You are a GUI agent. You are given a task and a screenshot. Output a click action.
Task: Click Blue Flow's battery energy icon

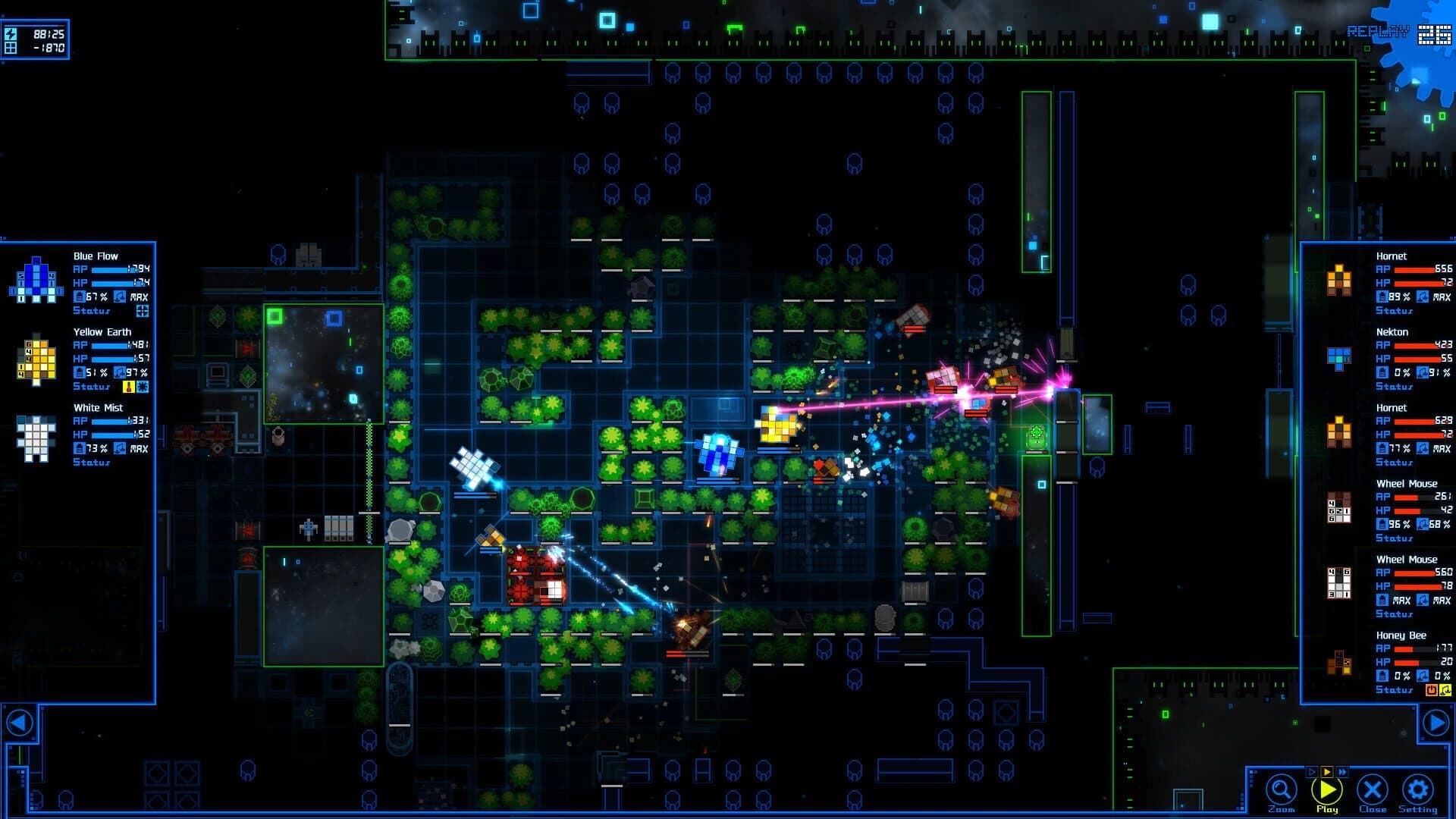pos(80,296)
